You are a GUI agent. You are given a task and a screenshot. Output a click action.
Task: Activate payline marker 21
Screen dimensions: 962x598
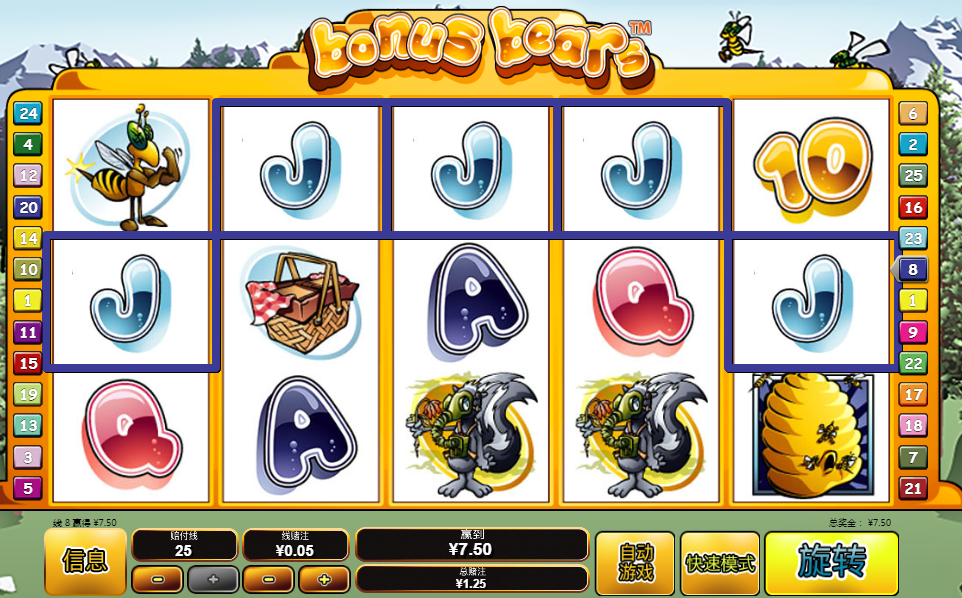[x=912, y=488]
